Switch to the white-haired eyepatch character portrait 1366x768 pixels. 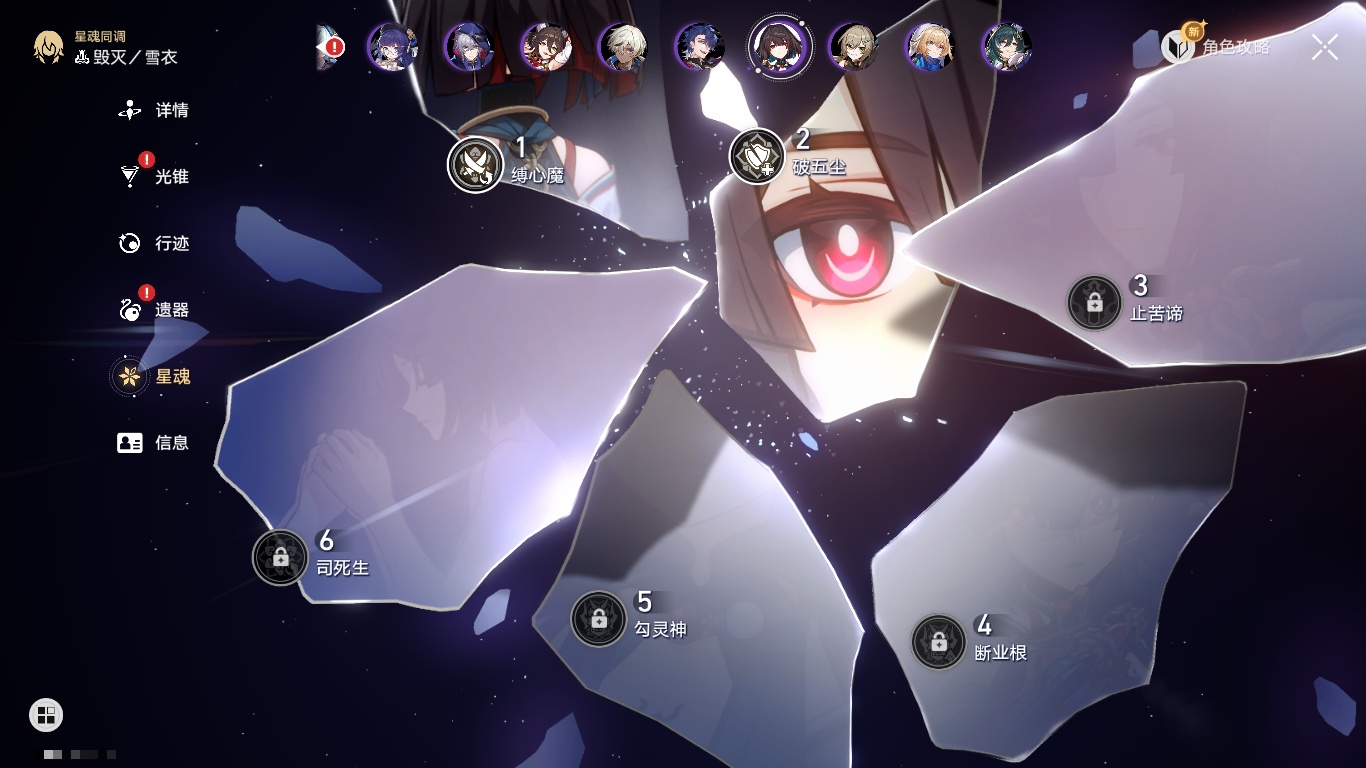click(623, 47)
